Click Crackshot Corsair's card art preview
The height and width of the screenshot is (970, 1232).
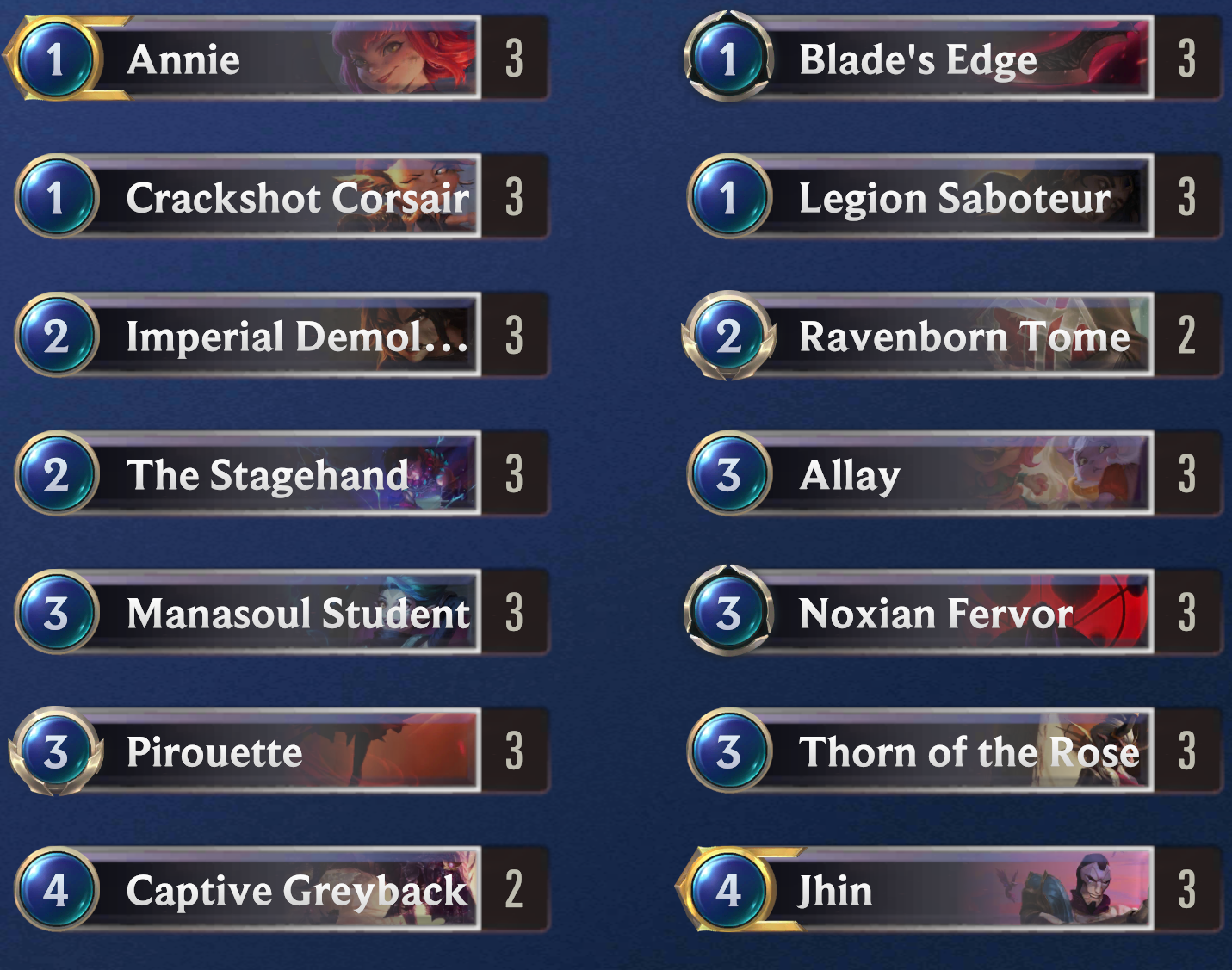[x=422, y=198]
